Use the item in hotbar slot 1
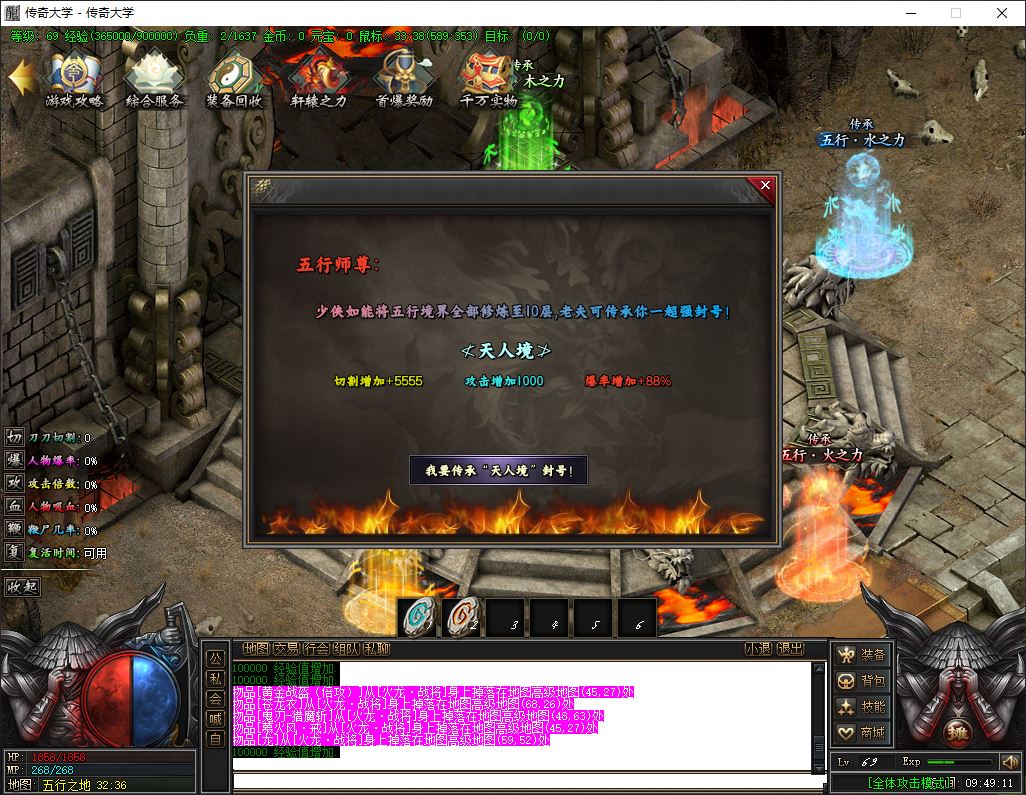 pyautogui.click(x=417, y=619)
